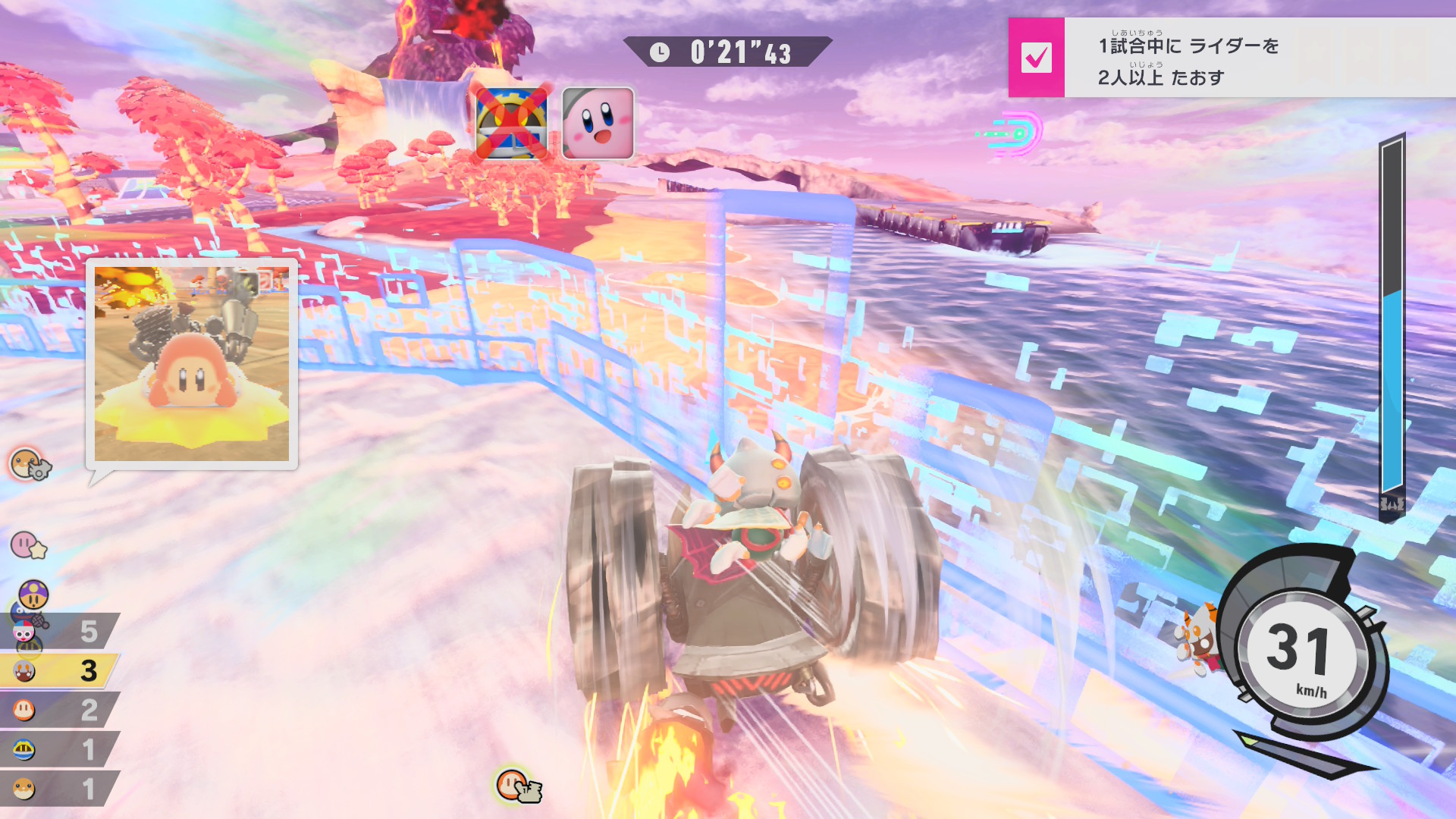Viewport: 1456px width, 819px height.
Task: Pick the Waddle Dee 2-point scoreboard row
Action: pos(59,711)
